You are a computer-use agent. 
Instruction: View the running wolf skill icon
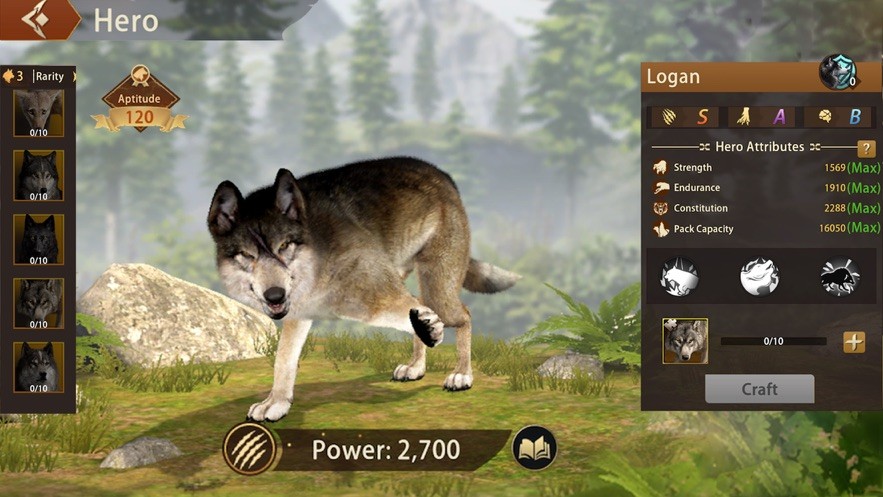click(x=839, y=276)
